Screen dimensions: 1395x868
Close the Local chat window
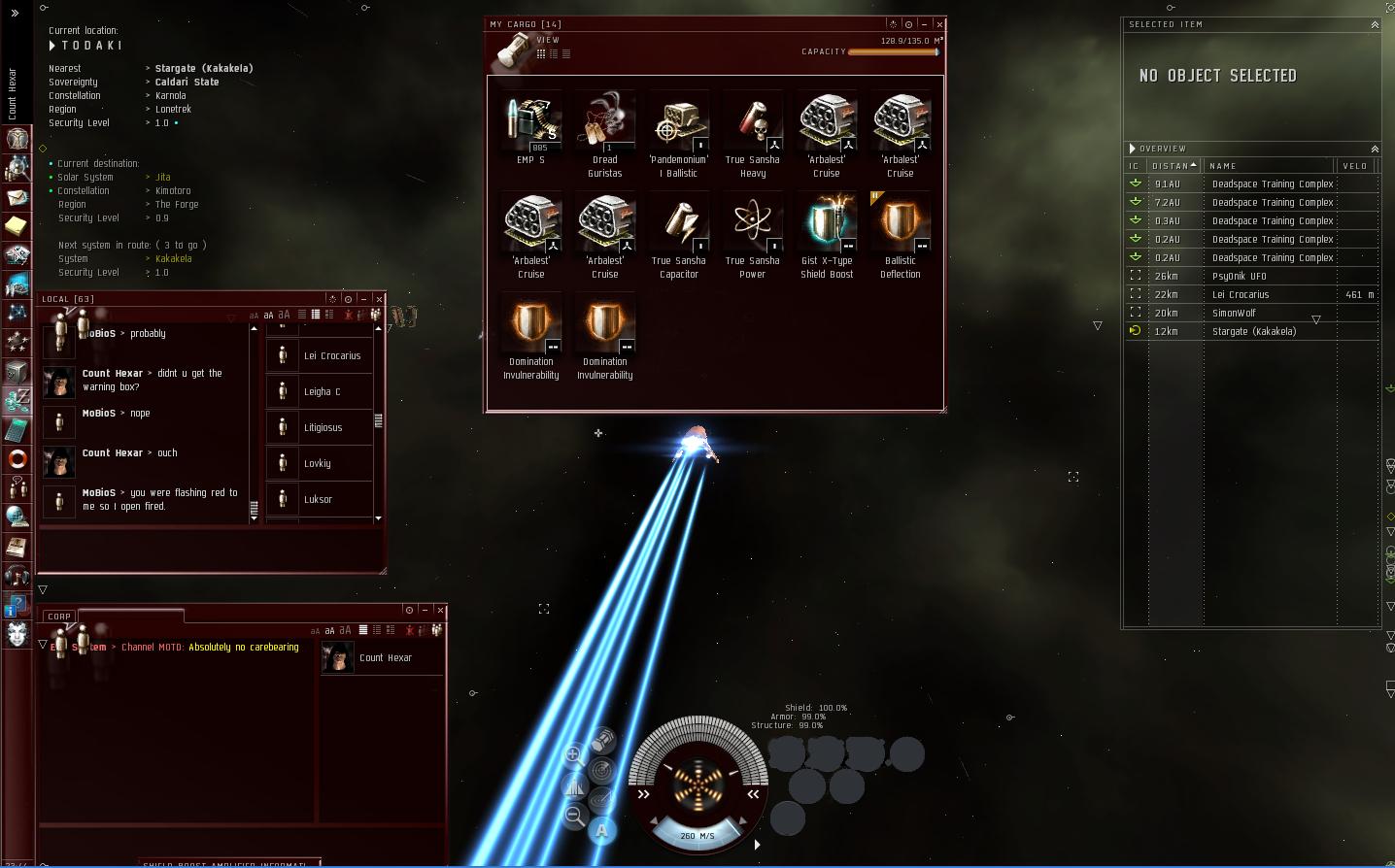point(379,299)
